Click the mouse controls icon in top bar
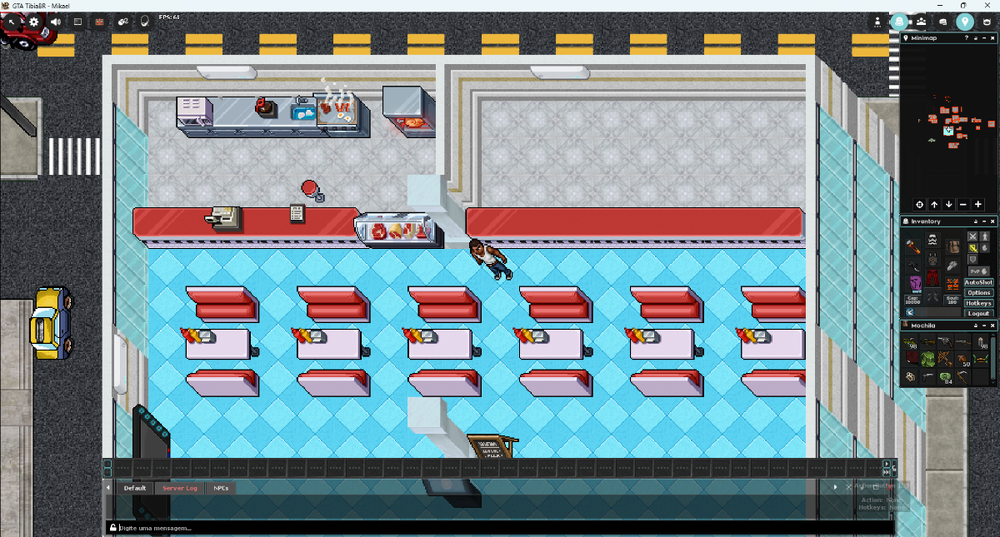 [122, 21]
